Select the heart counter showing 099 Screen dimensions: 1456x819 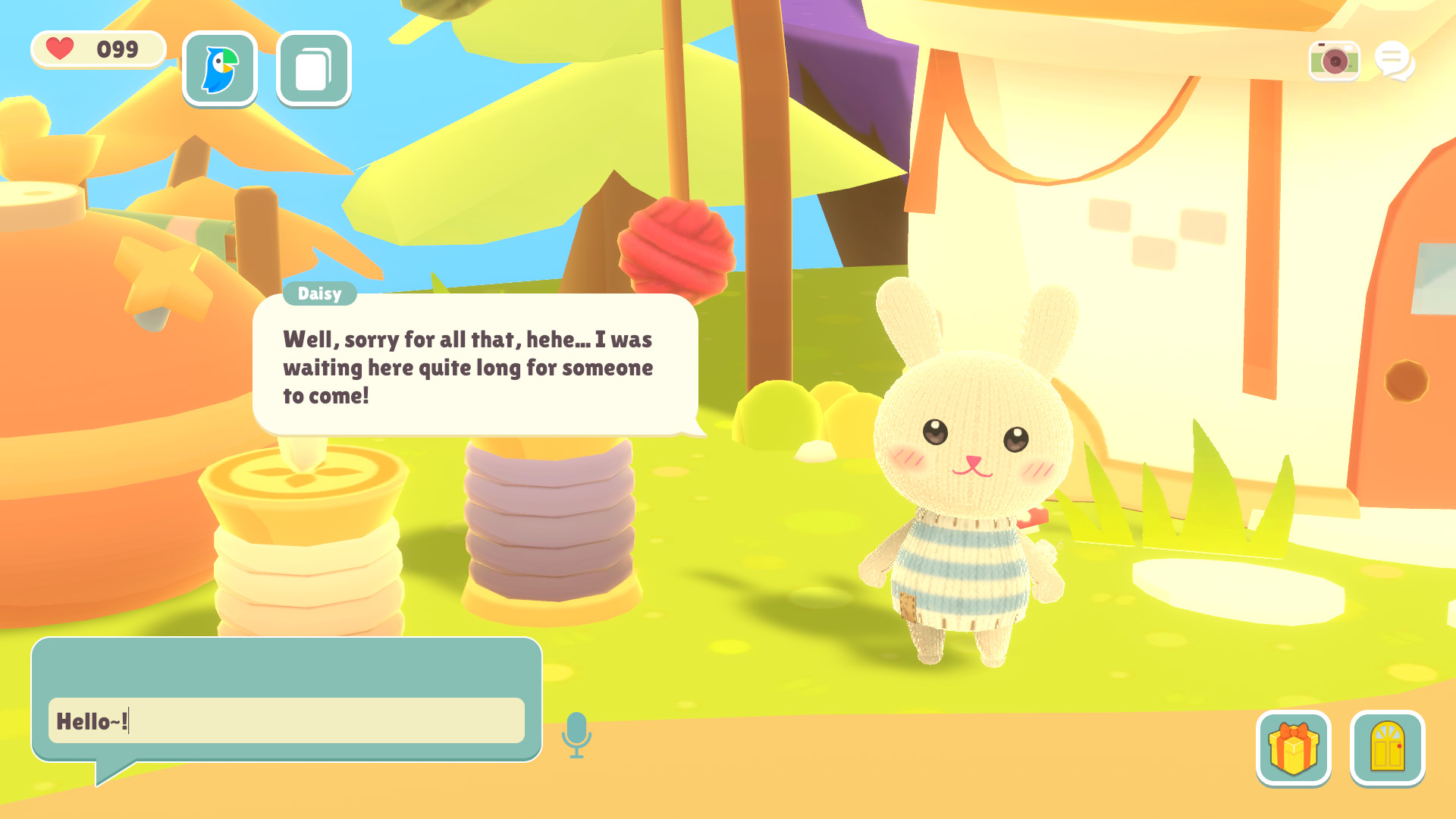pyautogui.click(x=97, y=49)
